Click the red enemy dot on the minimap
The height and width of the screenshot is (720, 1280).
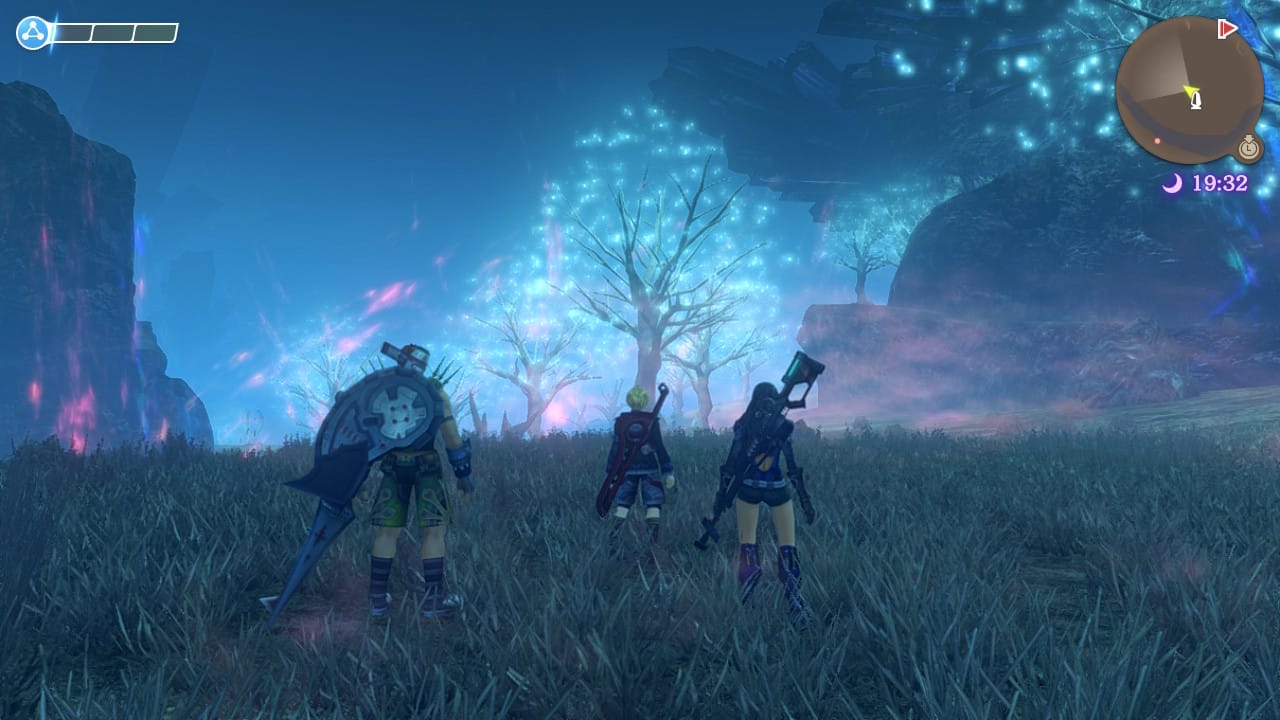point(1158,139)
